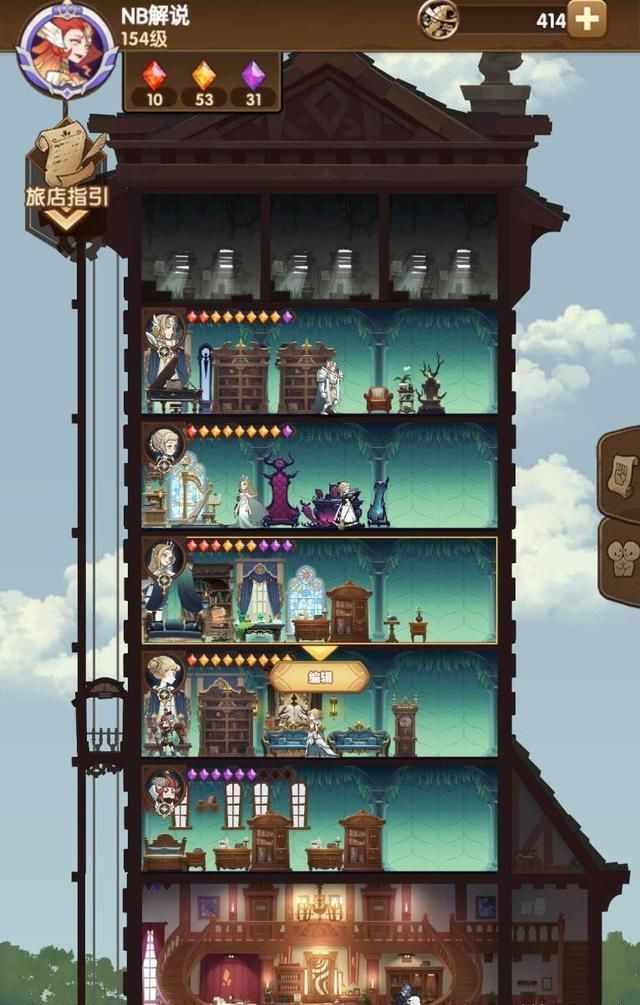Open the 旅店指引 inn guide
The width and height of the screenshot is (640, 1005).
coord(67,177)
